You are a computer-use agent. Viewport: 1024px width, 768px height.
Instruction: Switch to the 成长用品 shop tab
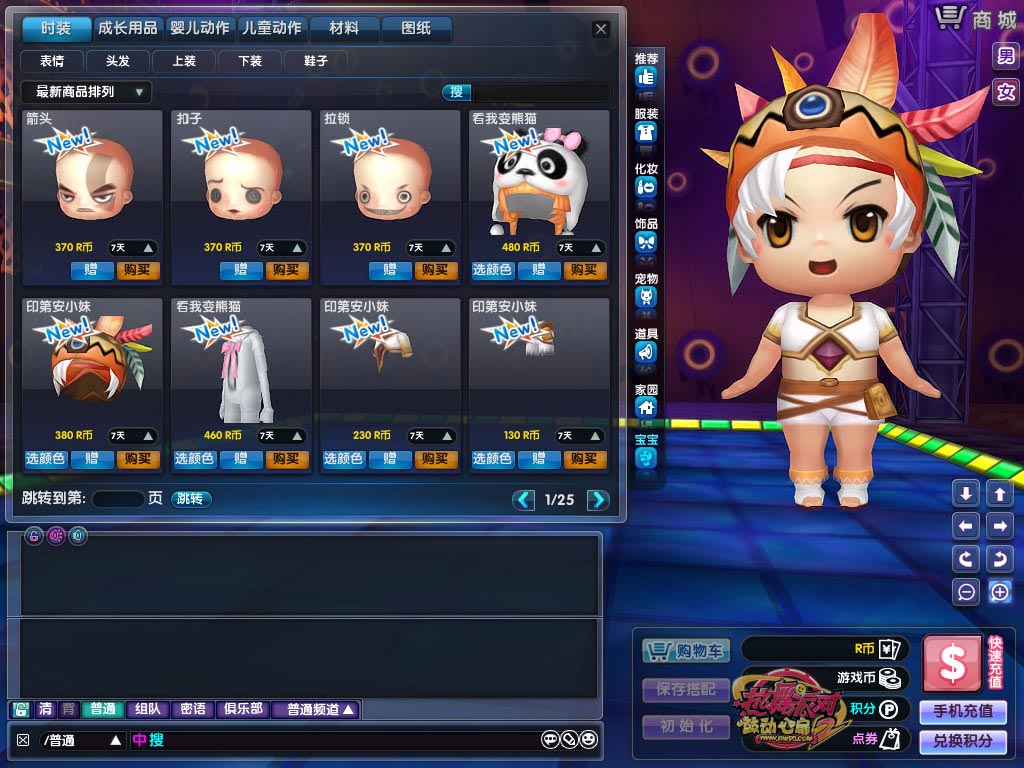[128, 28]
